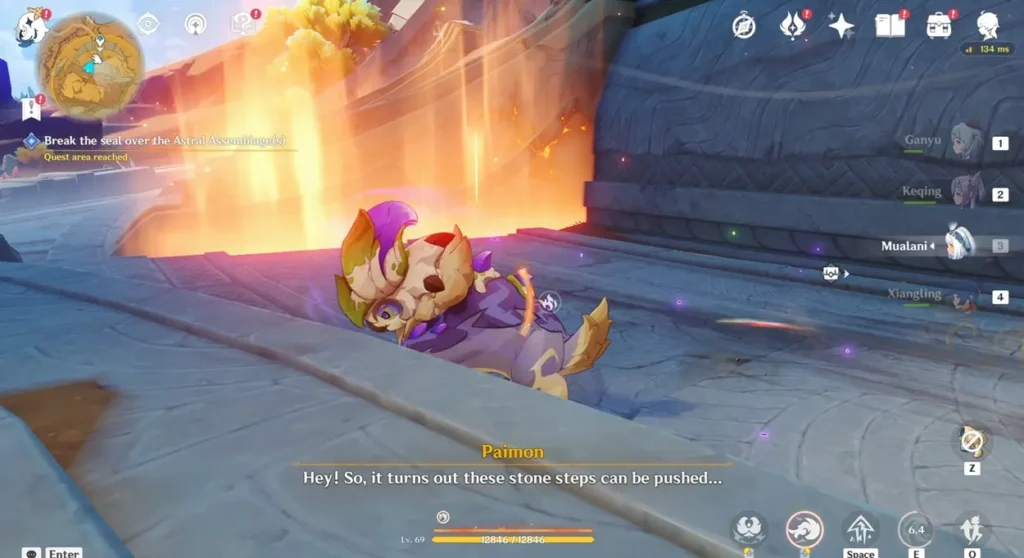Screen dimensions: 1024x558
Task: Activate the upward arrow jump ability
Action: (x=860, y=528)
